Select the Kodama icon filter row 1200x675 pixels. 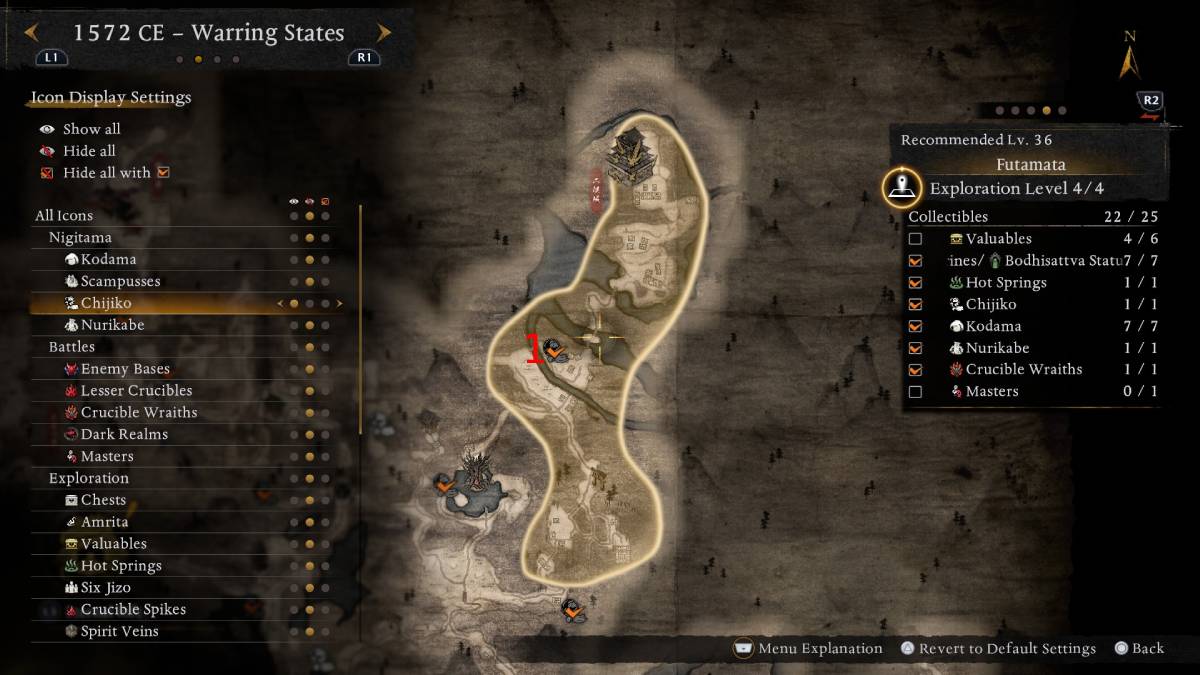coord(108,259)
